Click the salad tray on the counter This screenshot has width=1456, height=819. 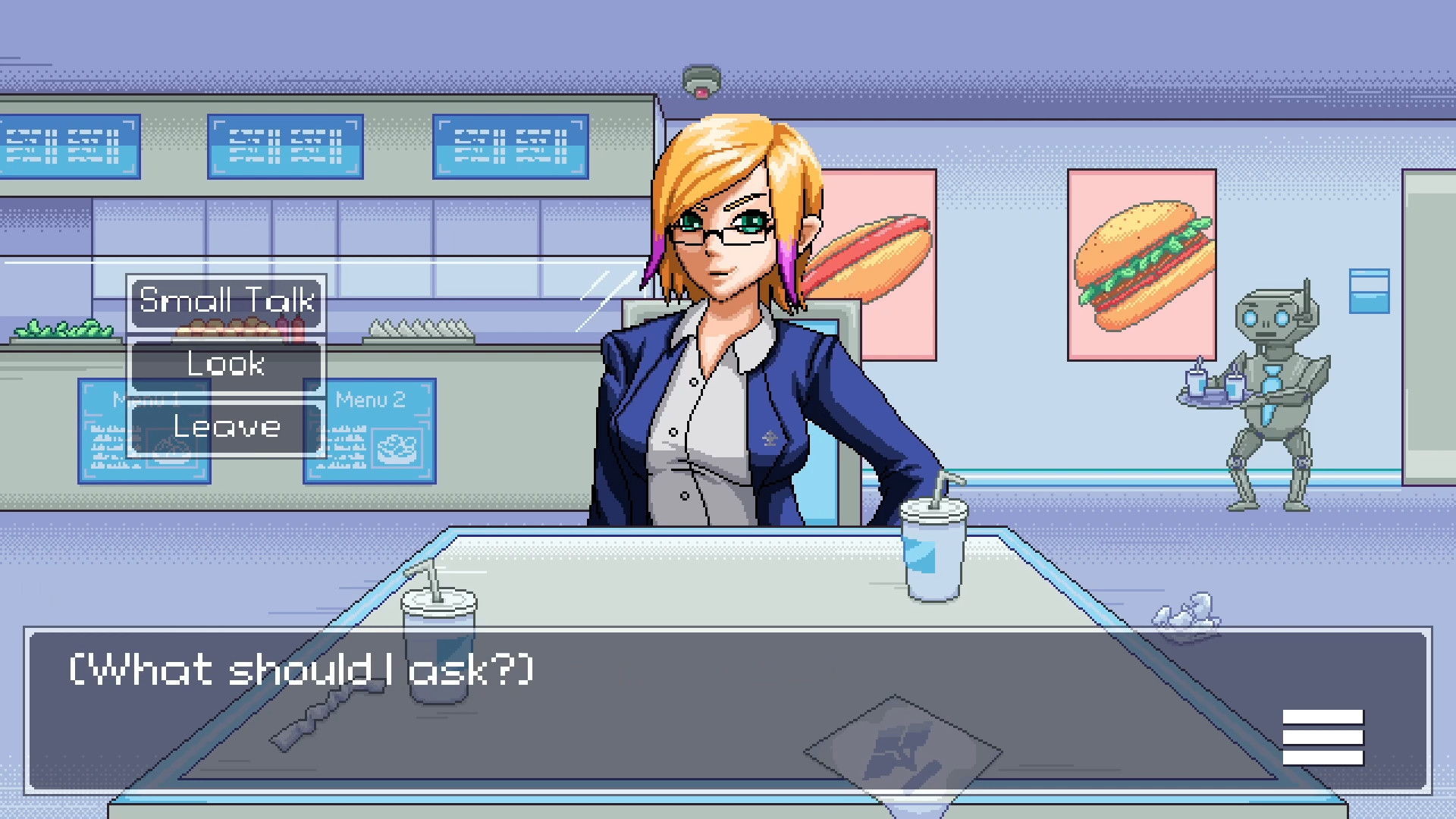[64, 334]
